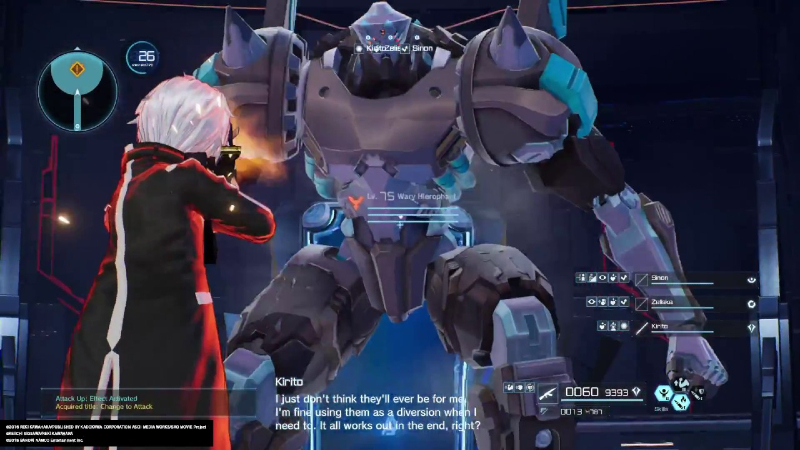Click the eye icon beside Sinon's name
The image size is (800, 450).
point(751,280)
